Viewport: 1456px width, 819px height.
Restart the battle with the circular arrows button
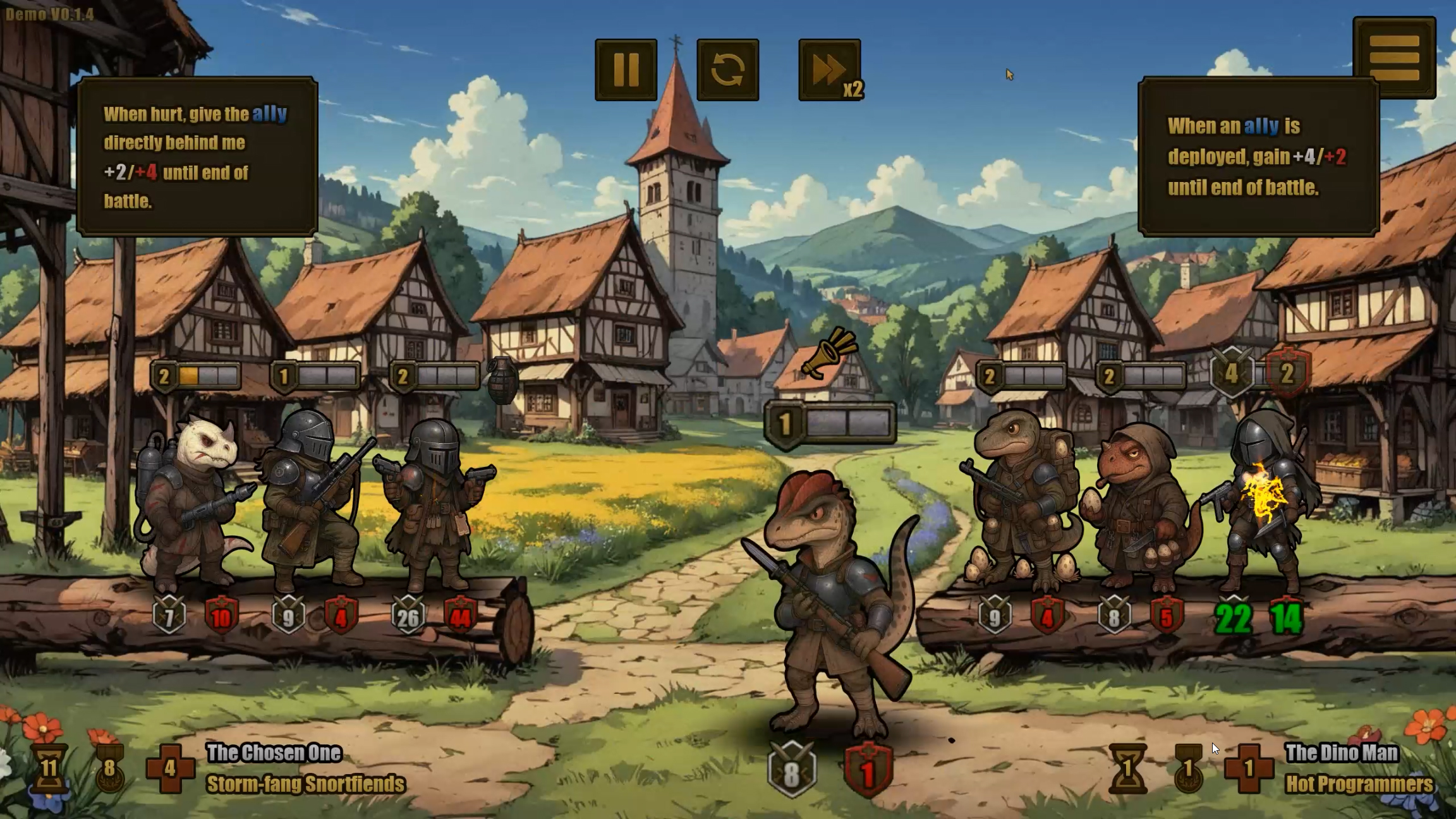(x=727, y=70)
